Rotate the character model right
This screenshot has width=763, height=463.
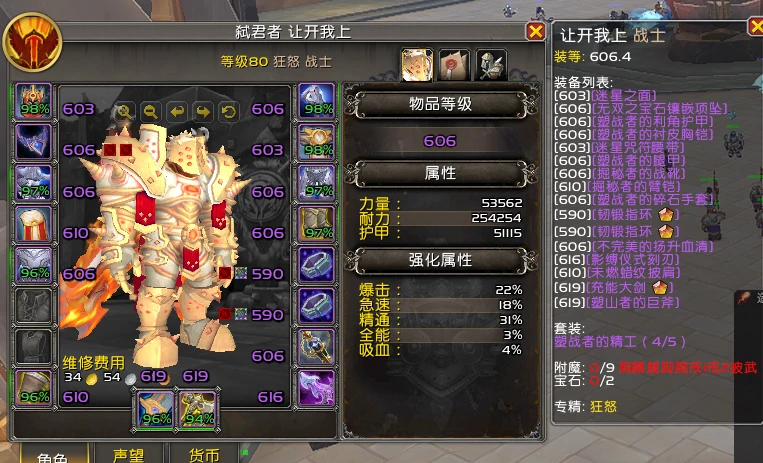tap(203, 111)
